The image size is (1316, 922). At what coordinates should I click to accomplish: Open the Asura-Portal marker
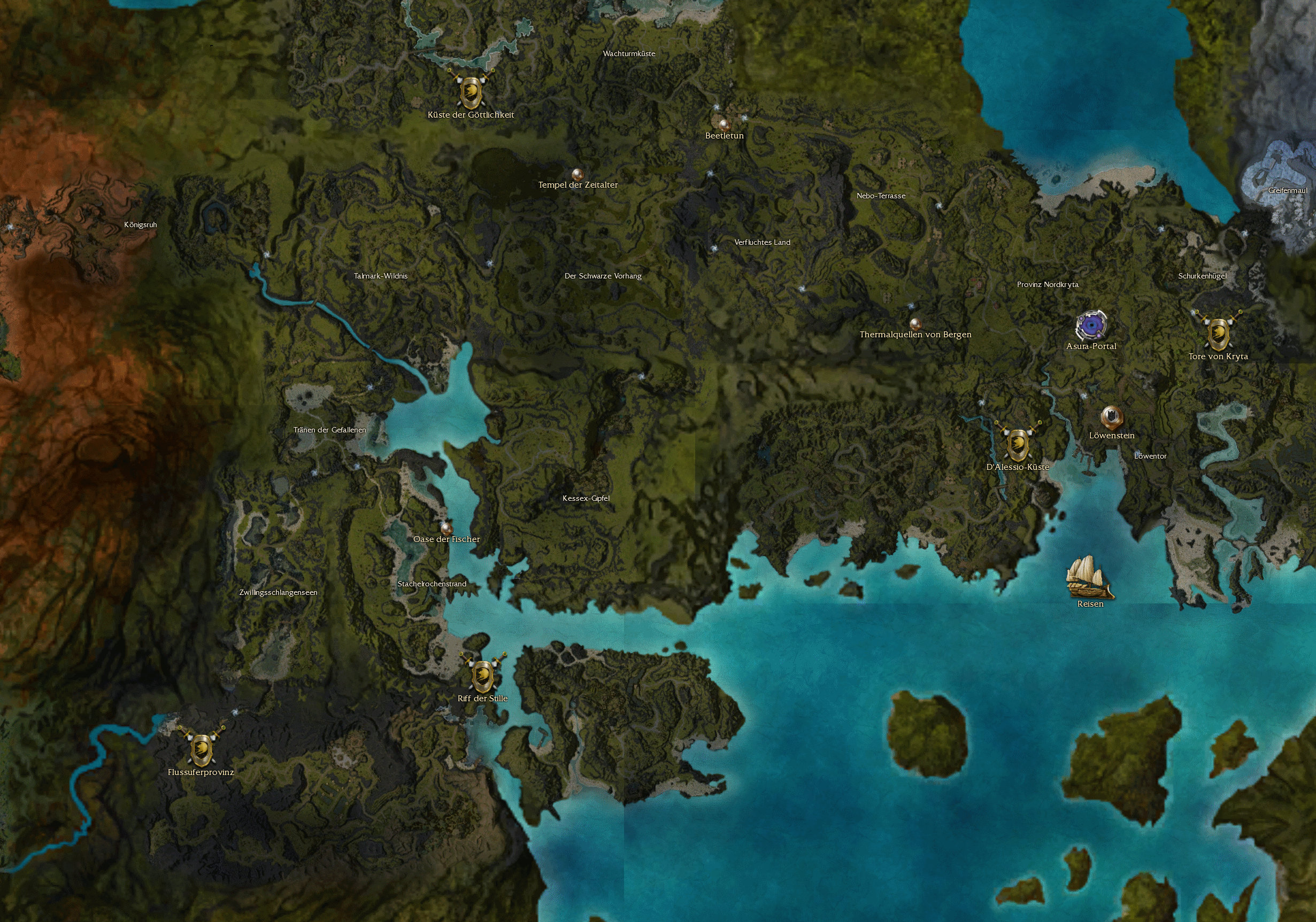[x=1091, y=326]
